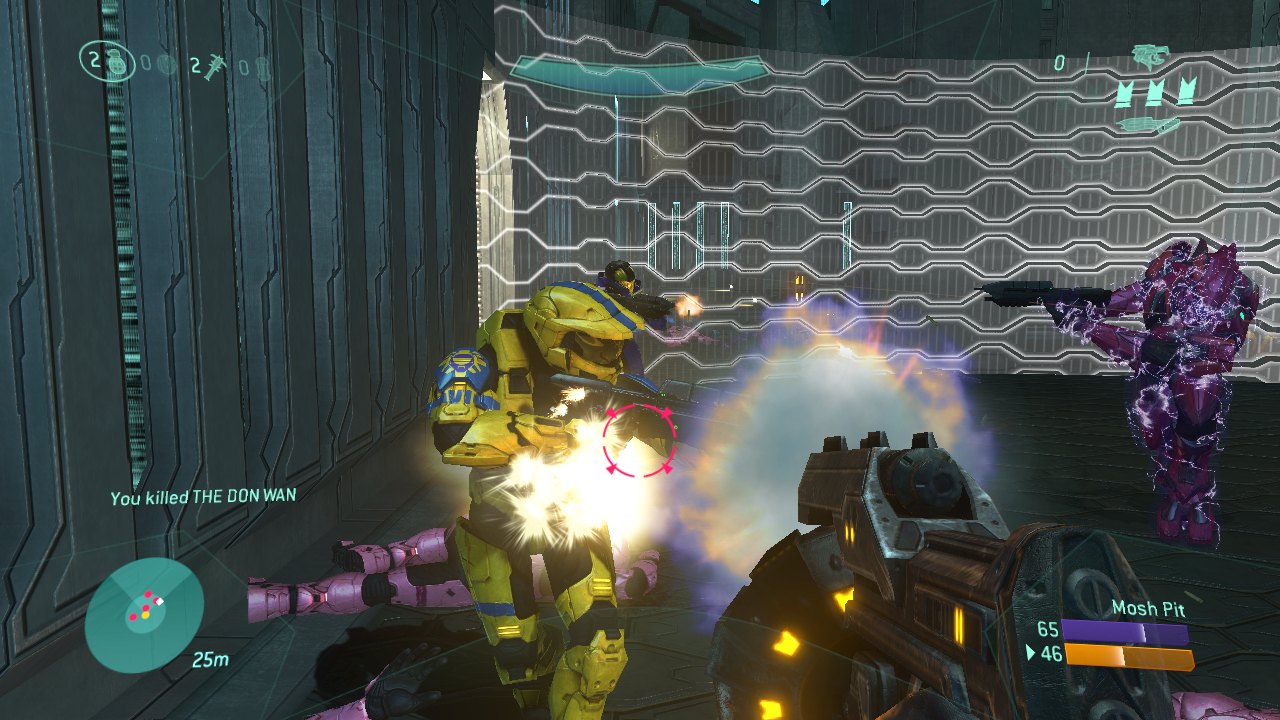Click the motion tracker radar
The height and width of the screenshot is (720, 1280).
click(144, 615)
